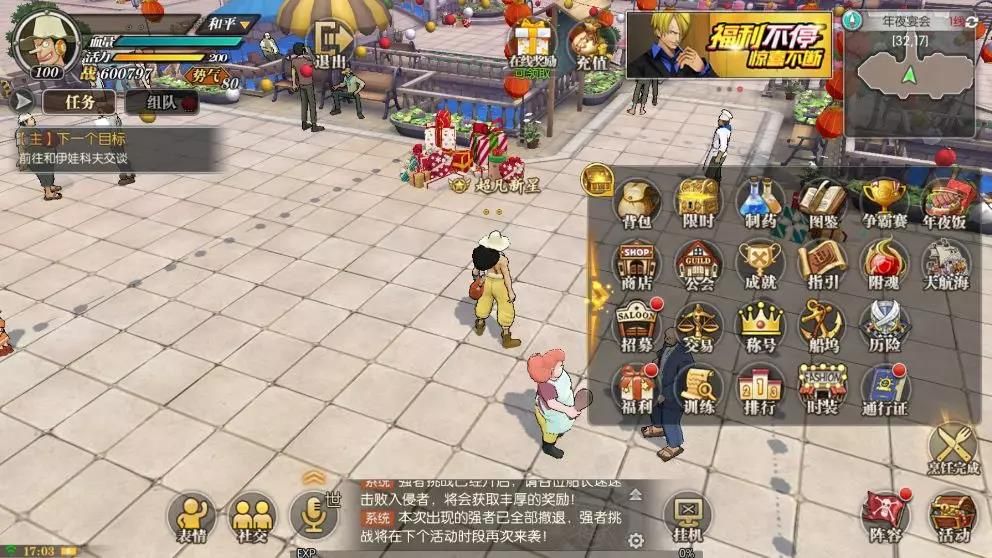Switch to the 组队 team tab
The image size is (992, 558).
[161, 101]
